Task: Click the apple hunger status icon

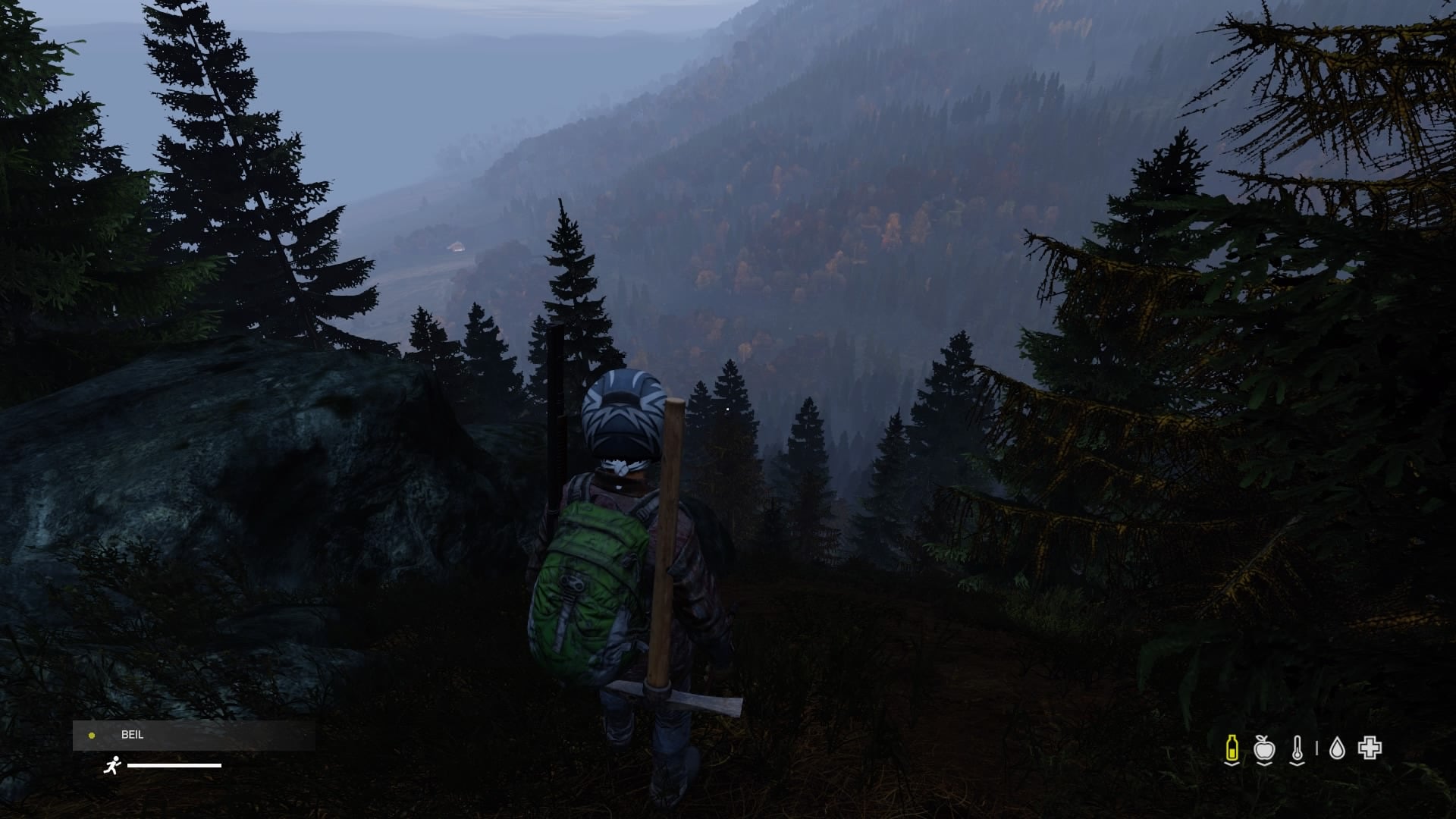Action: point(1264,749)
